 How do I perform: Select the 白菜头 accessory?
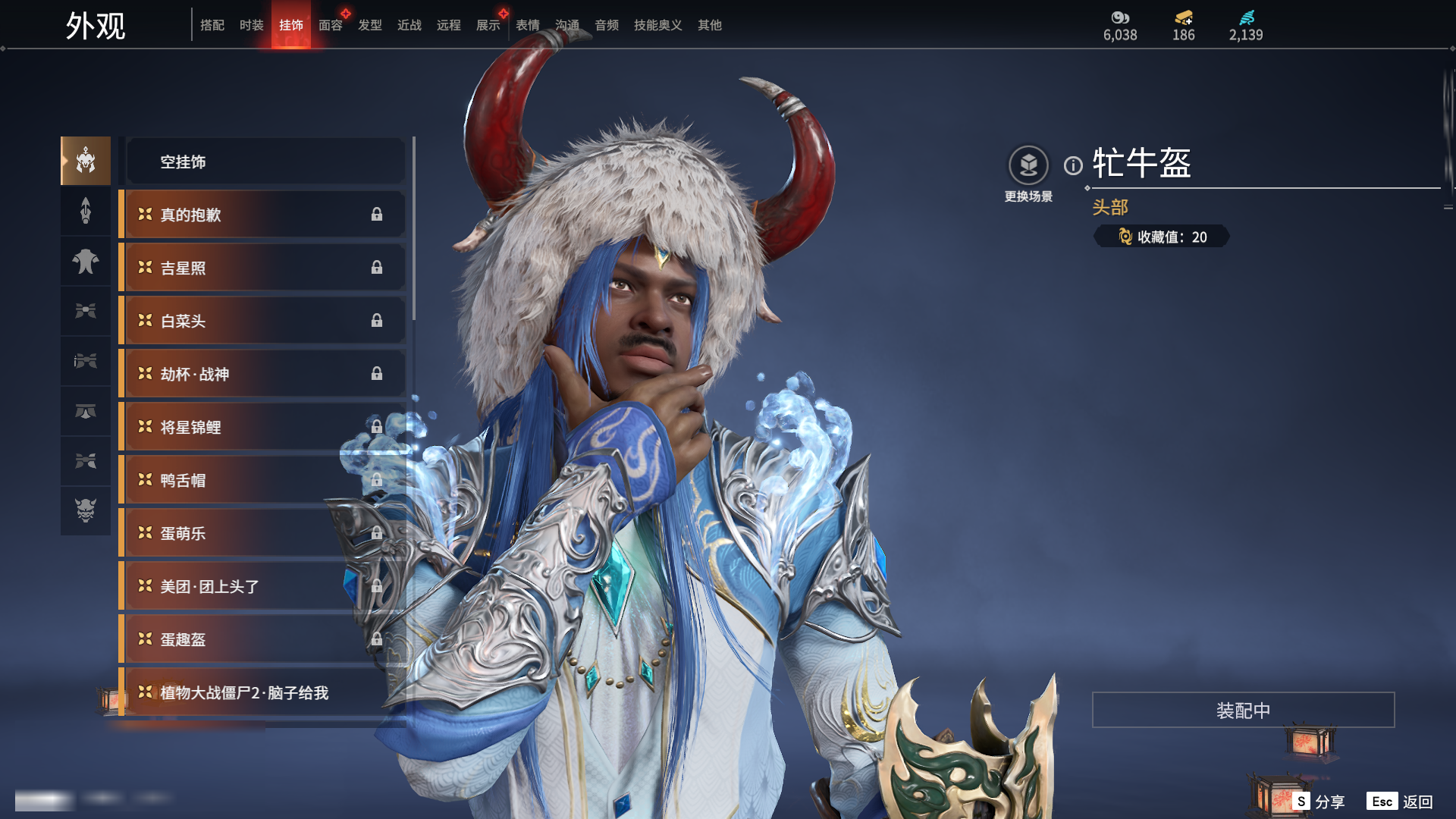click(262, 321)
